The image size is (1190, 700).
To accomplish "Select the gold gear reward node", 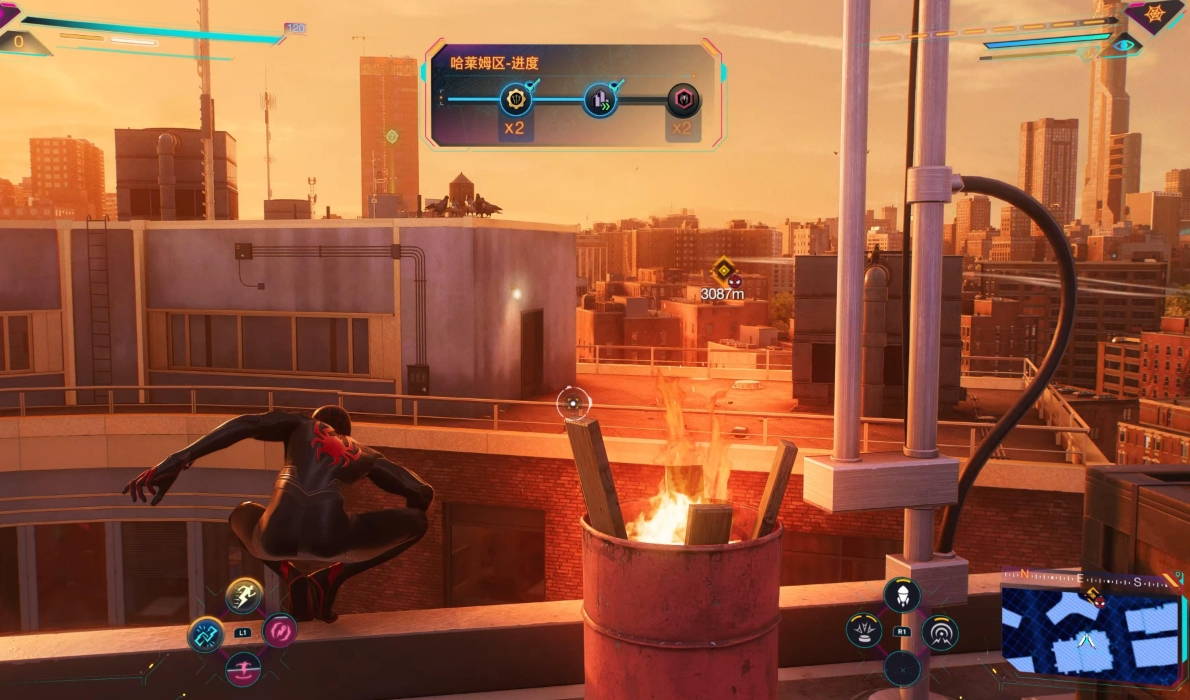I will pyautogui.click(x=516, y=99).
